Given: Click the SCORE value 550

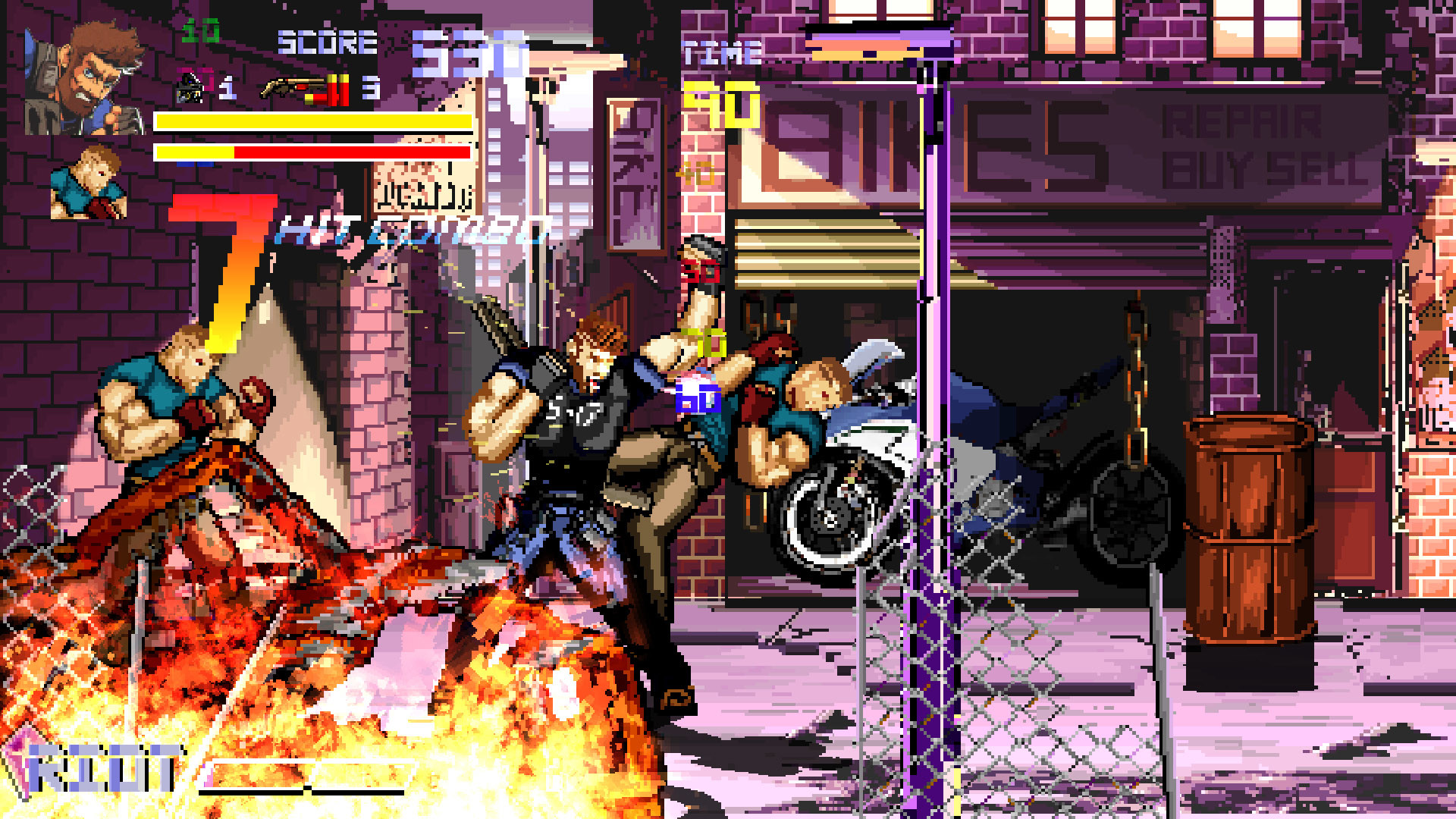Looking at the screenshot, I should click(455, 53).
